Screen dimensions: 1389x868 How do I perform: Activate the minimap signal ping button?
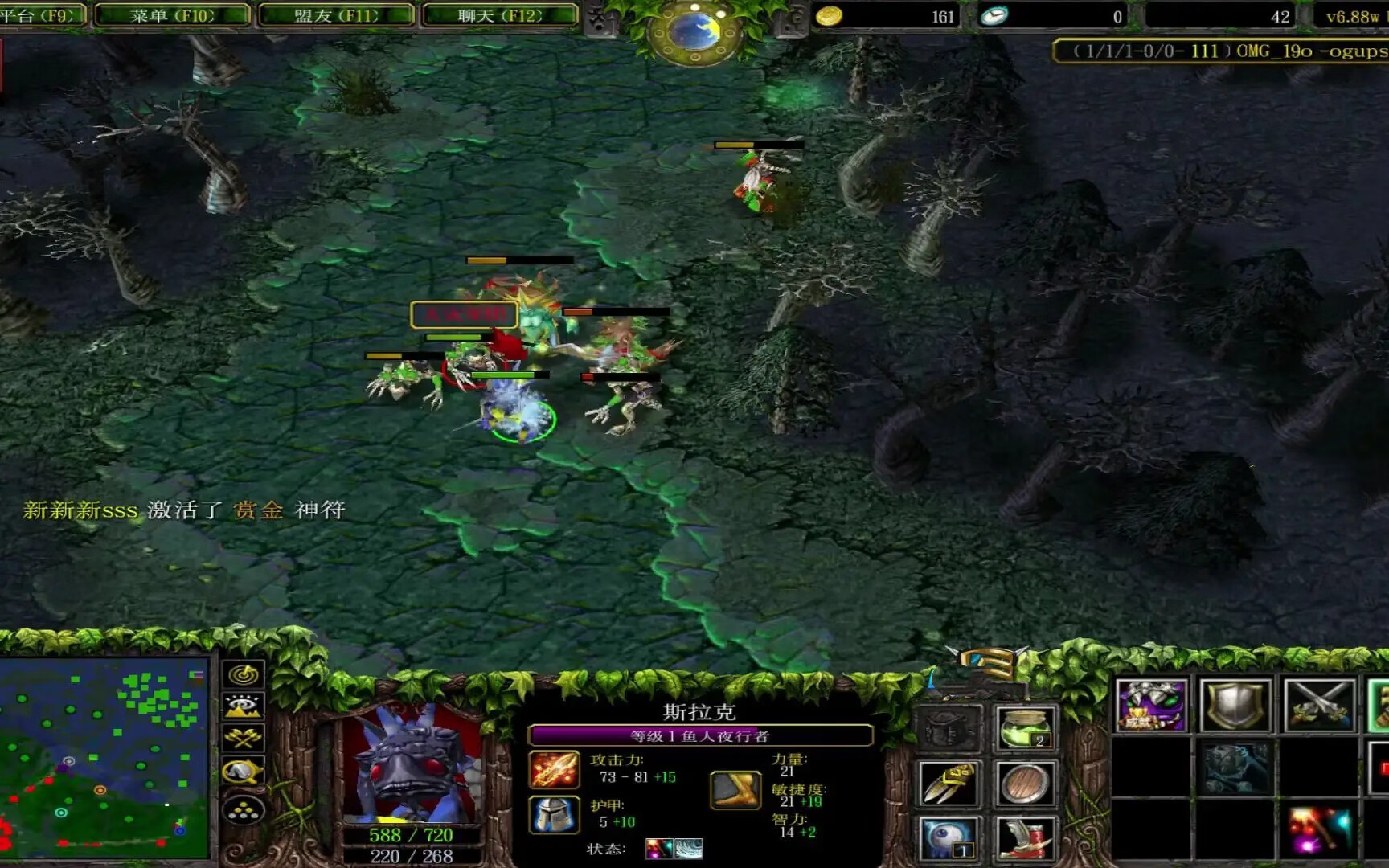tap(244, 674)
